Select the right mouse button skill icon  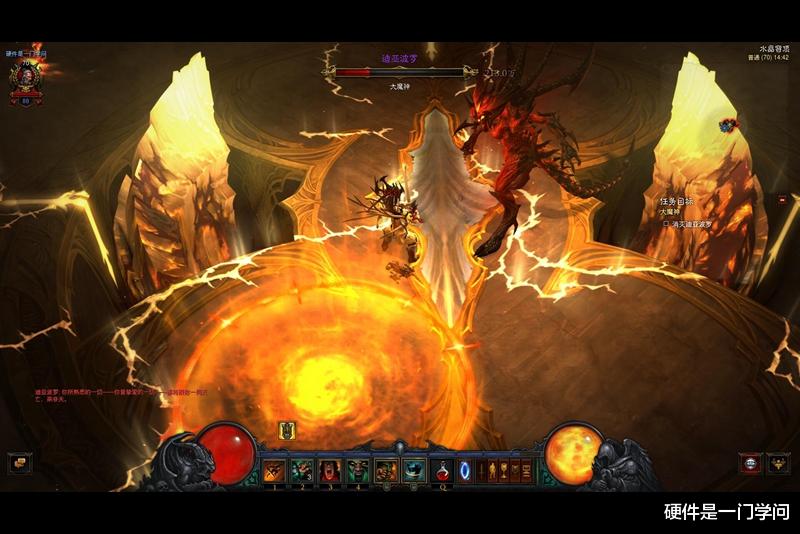click(x=414, y=470)
